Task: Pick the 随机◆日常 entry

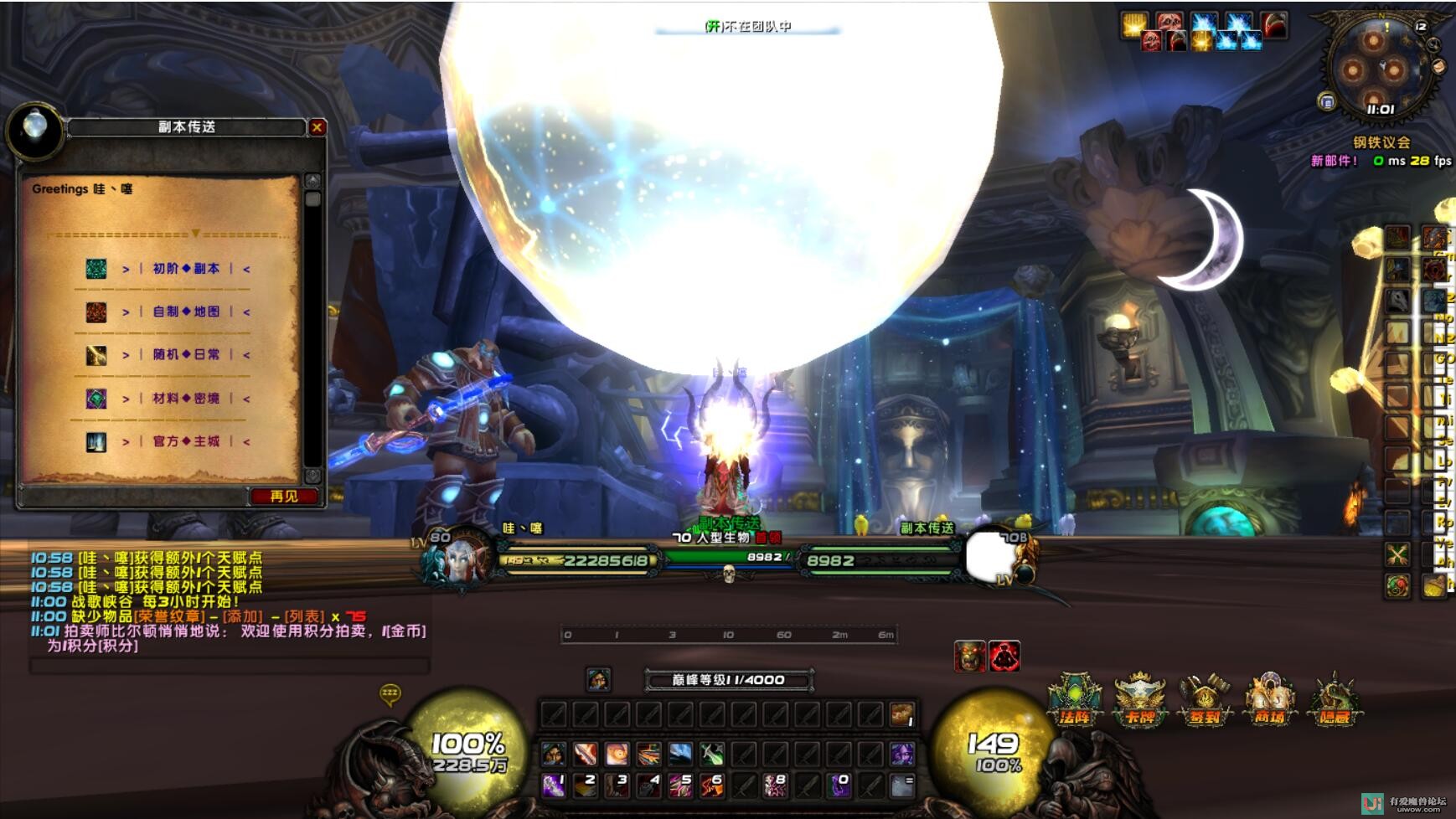Action: click(185, 354)
